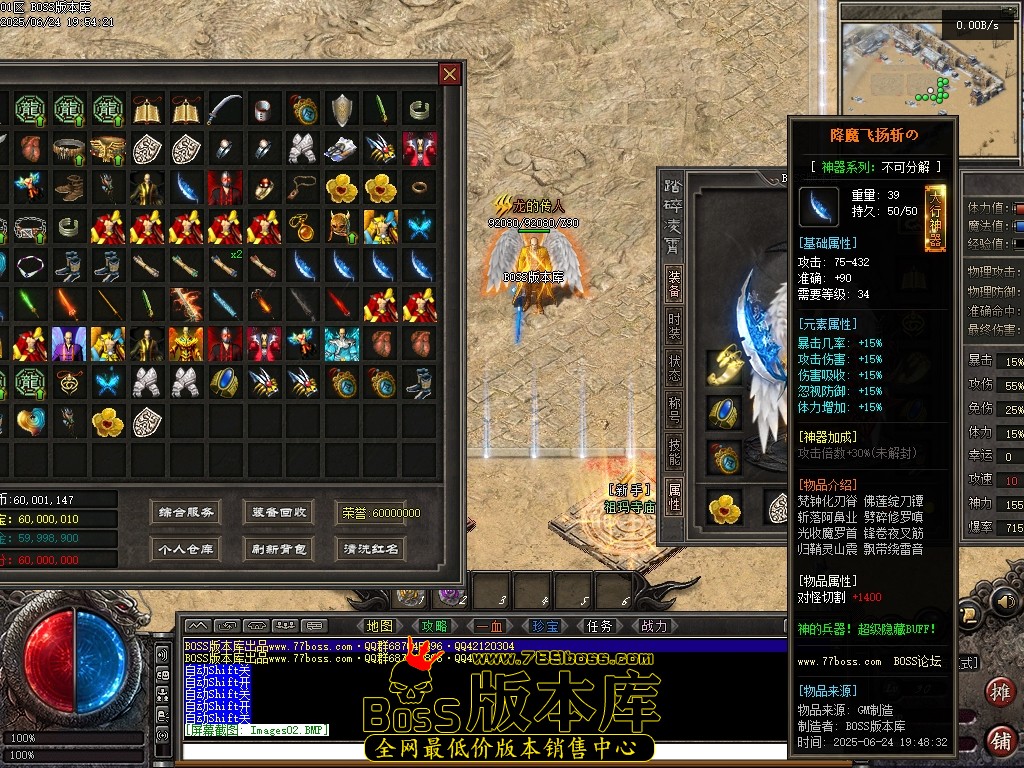Open the 摊 stall button
Screen dimensions: 1024x768
(999, 692)
